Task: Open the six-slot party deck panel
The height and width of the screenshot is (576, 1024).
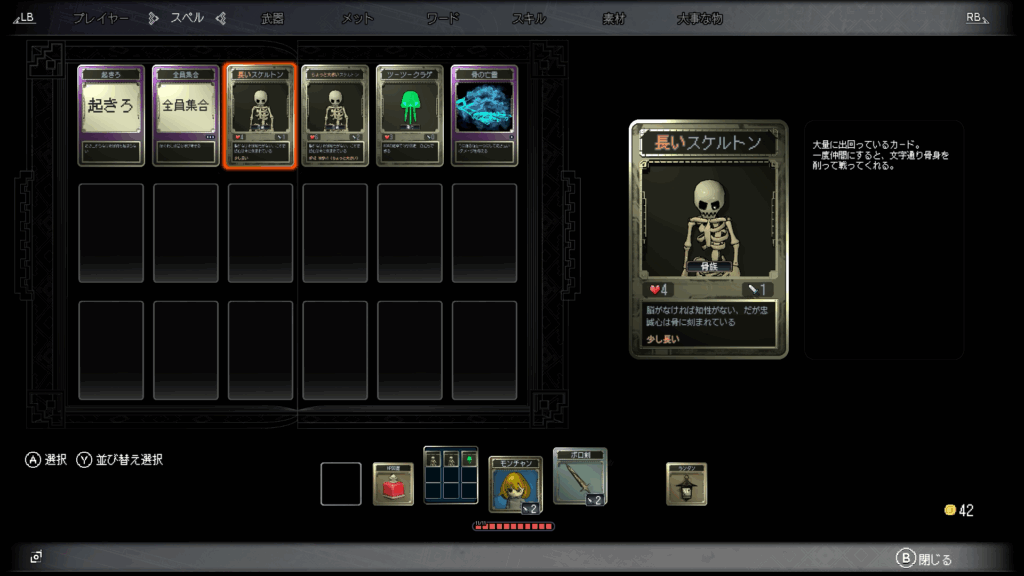Action: pos(451,475)
